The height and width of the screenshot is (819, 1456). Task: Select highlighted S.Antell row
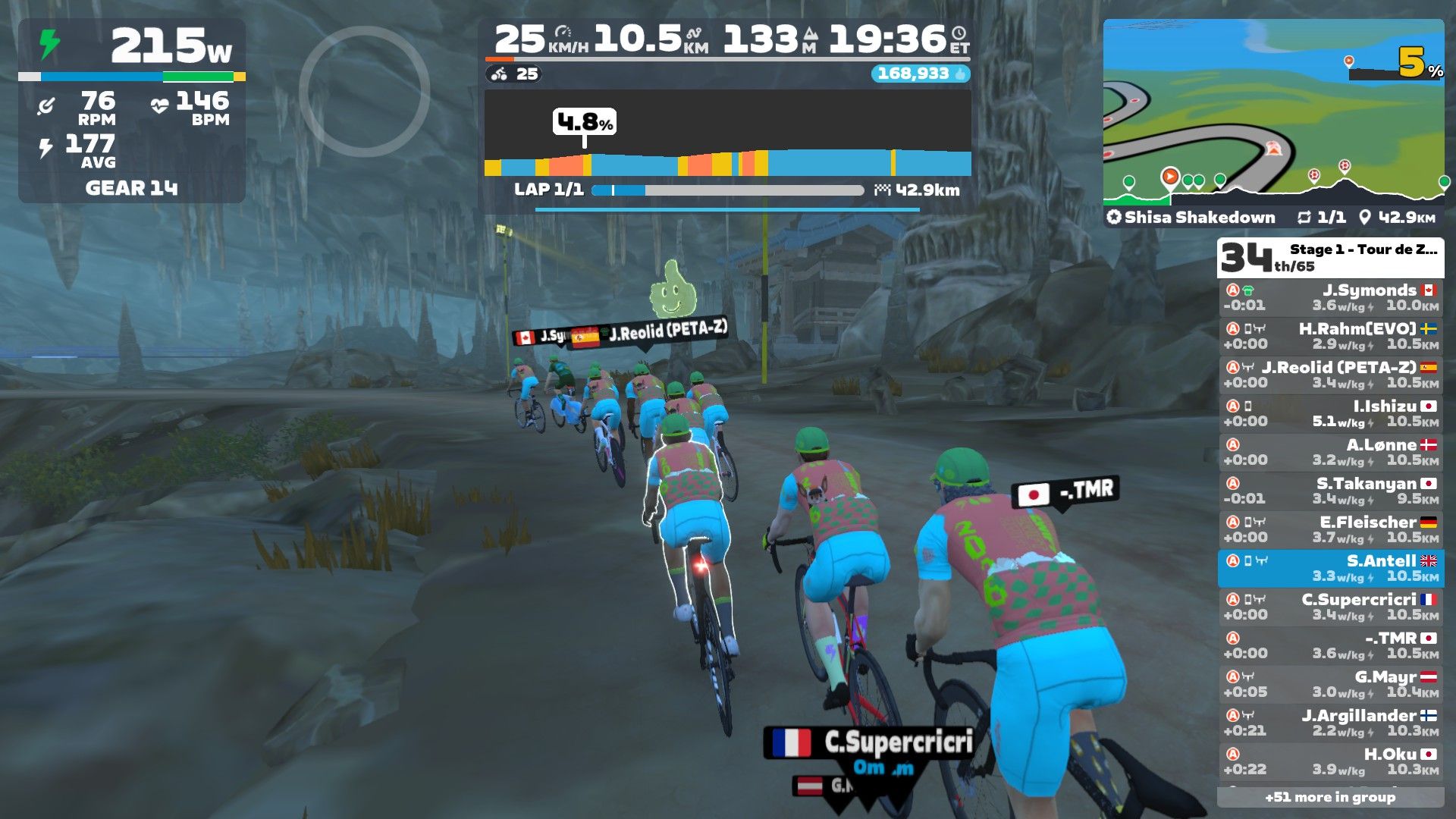click(1331, 568)
